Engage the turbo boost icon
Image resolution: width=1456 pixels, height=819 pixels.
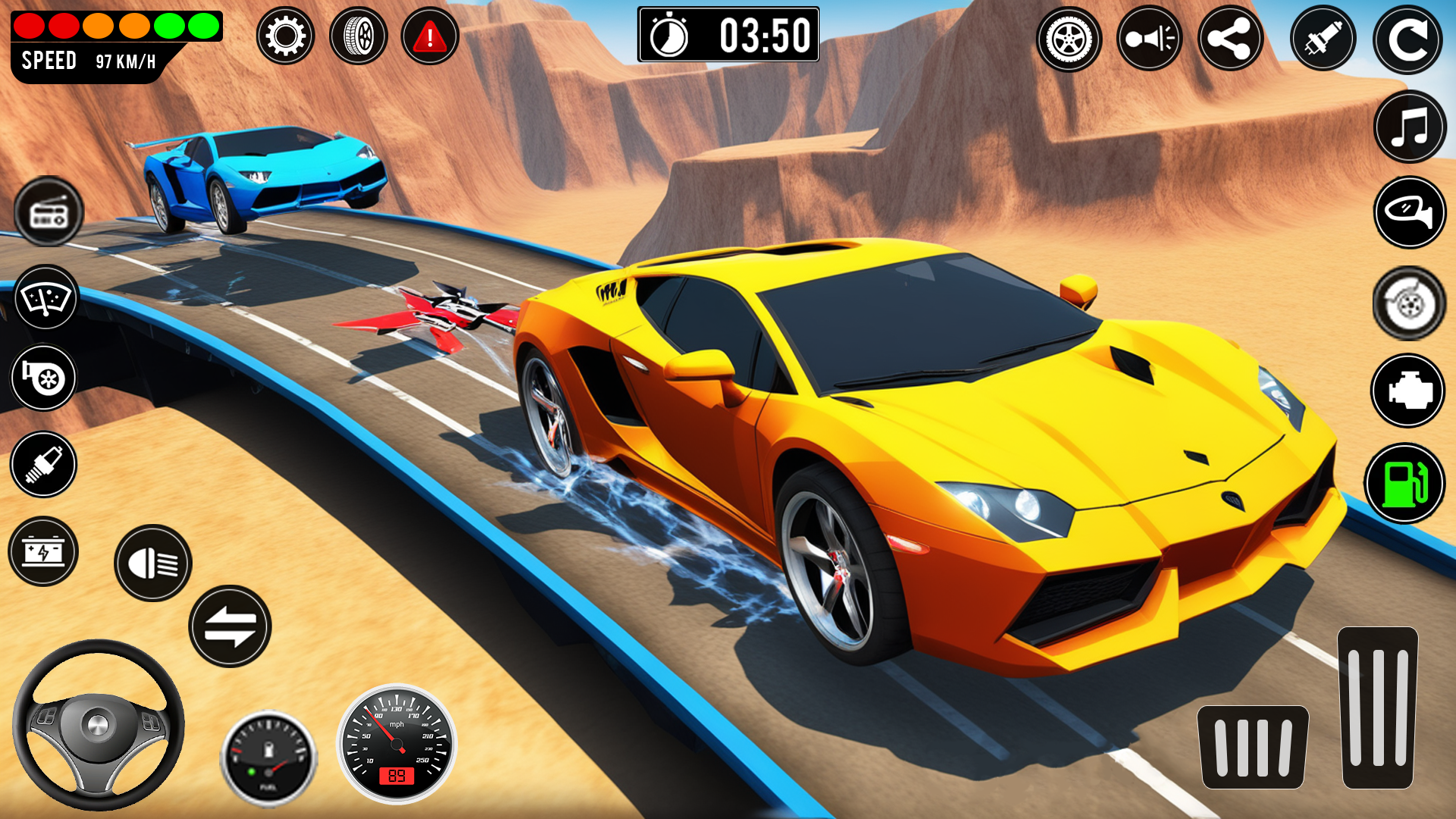click(x=43, y=378)
